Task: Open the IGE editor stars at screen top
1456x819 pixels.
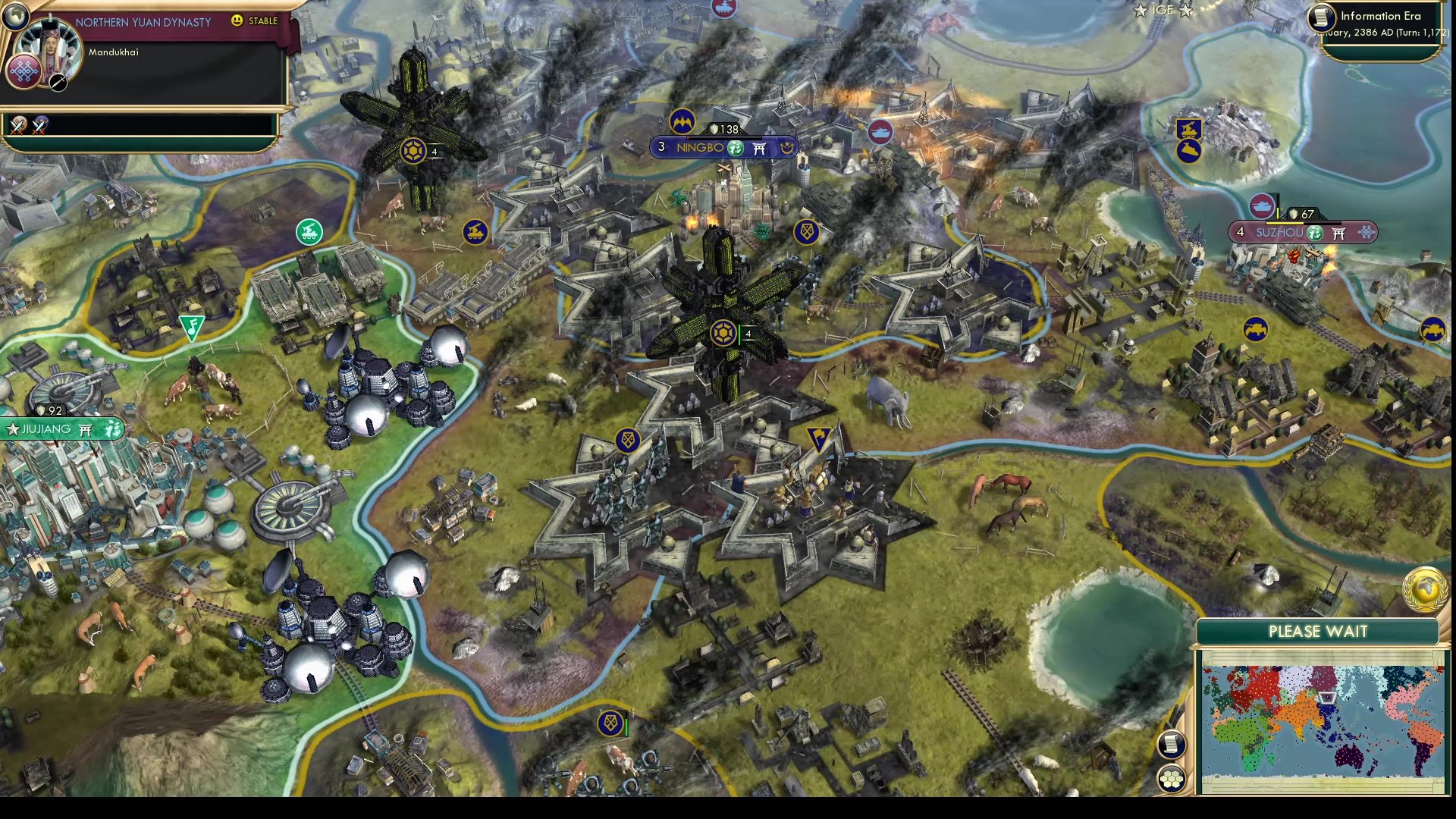Action: (x=1164, y=11)
